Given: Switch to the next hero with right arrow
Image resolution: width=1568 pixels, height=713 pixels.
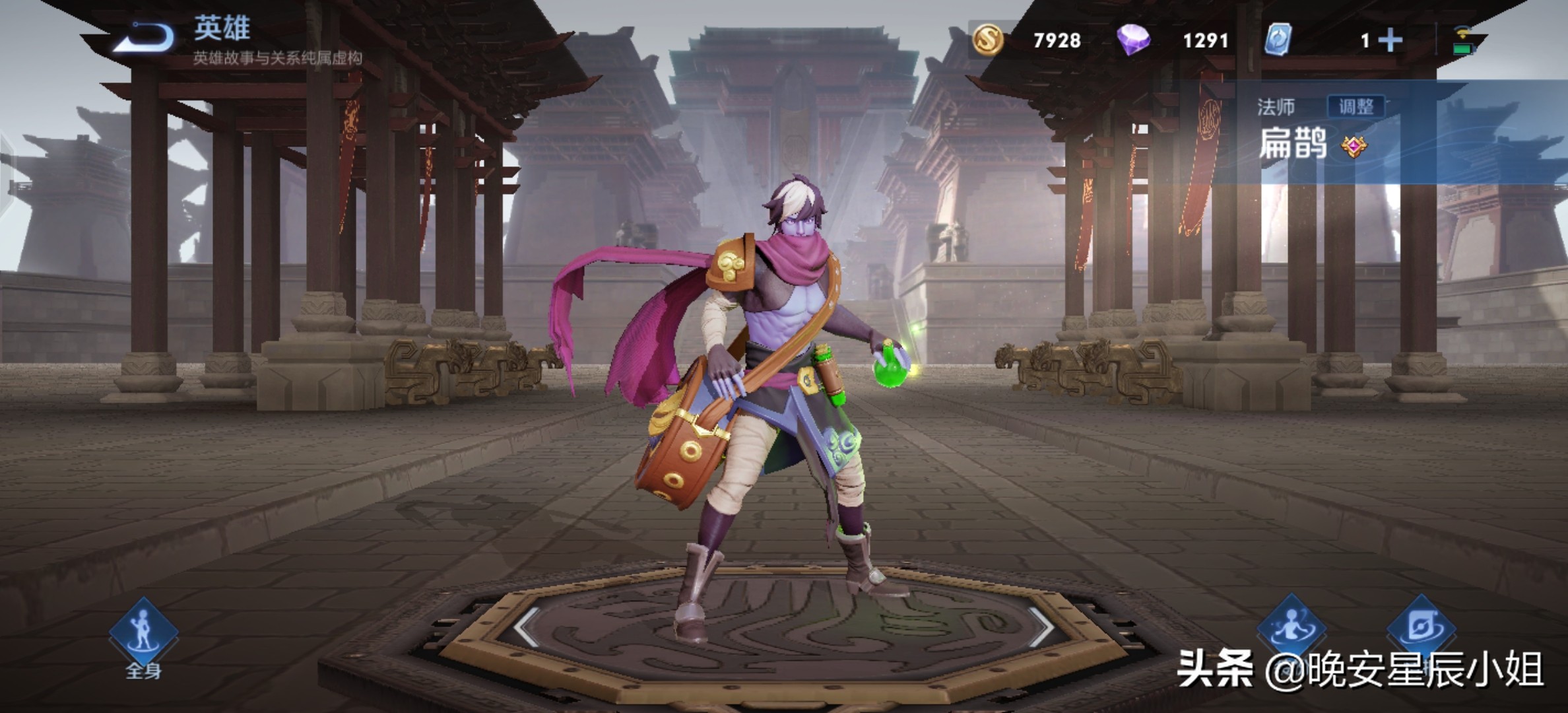Looking at the screenshot, I should pyautogui.click(x=1041, y=626).
